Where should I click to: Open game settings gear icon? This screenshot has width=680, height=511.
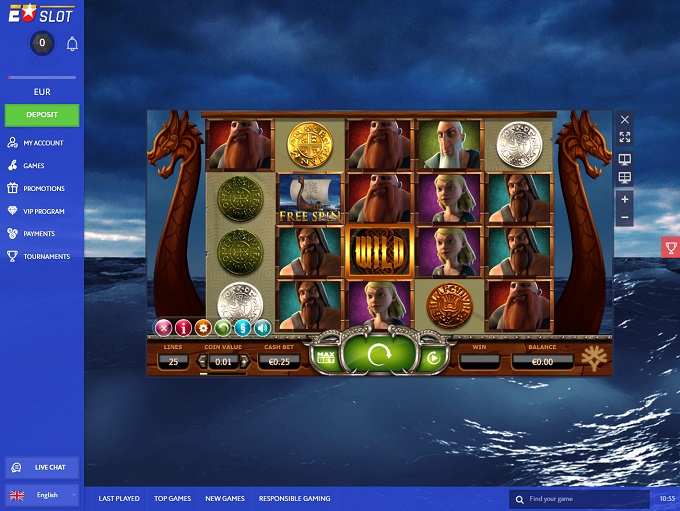(x=203, y=327)
